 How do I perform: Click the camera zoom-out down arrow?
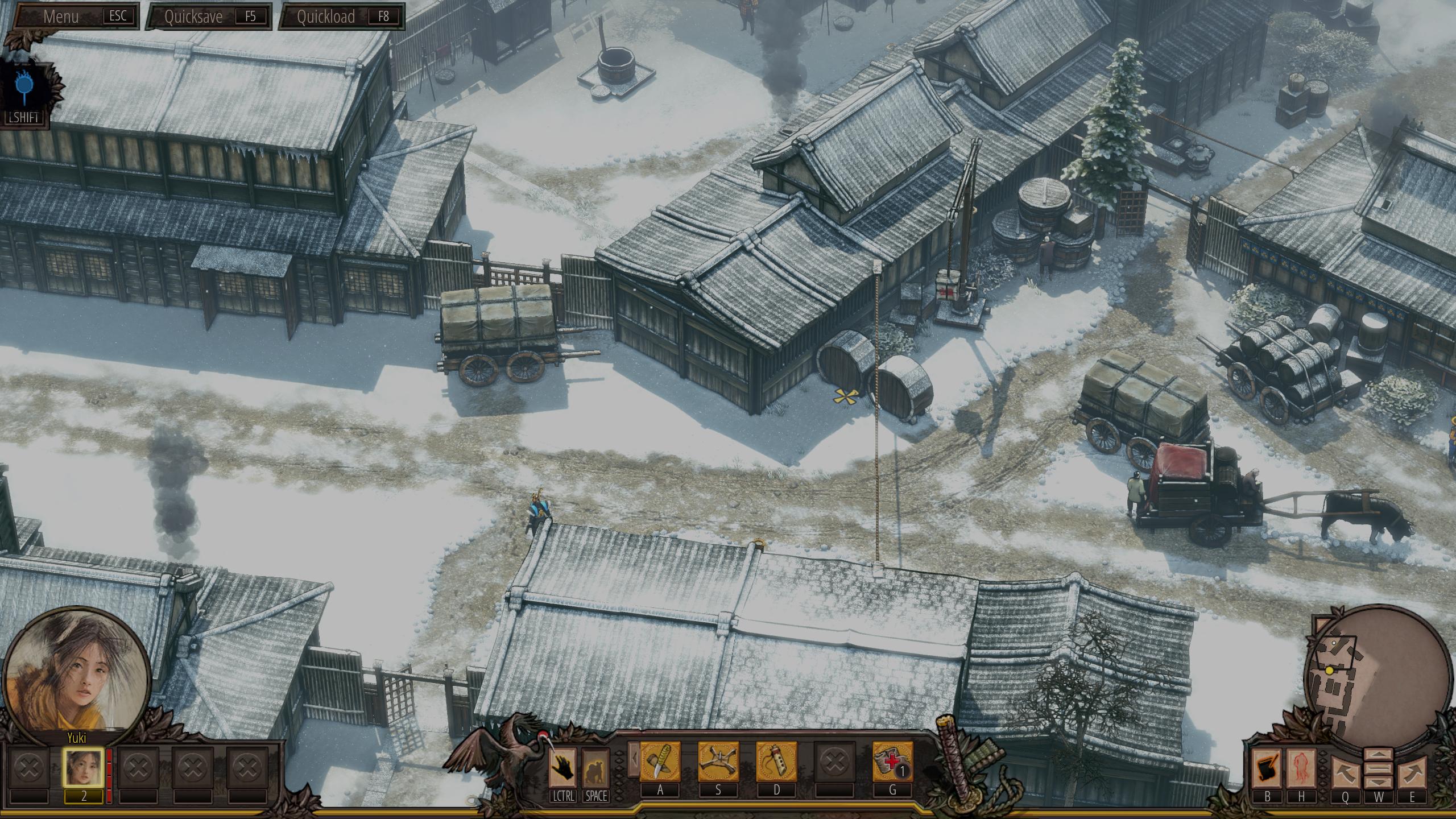coord(1379,783)
